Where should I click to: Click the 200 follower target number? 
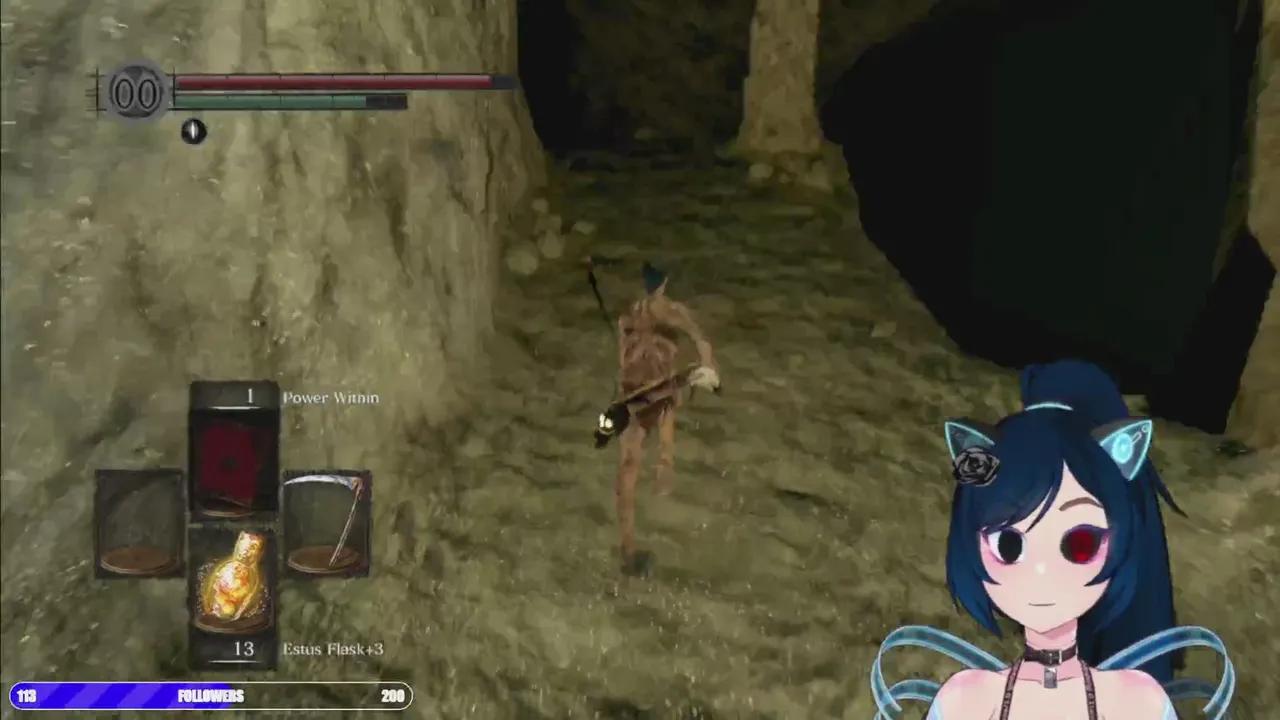pos(392,696)
